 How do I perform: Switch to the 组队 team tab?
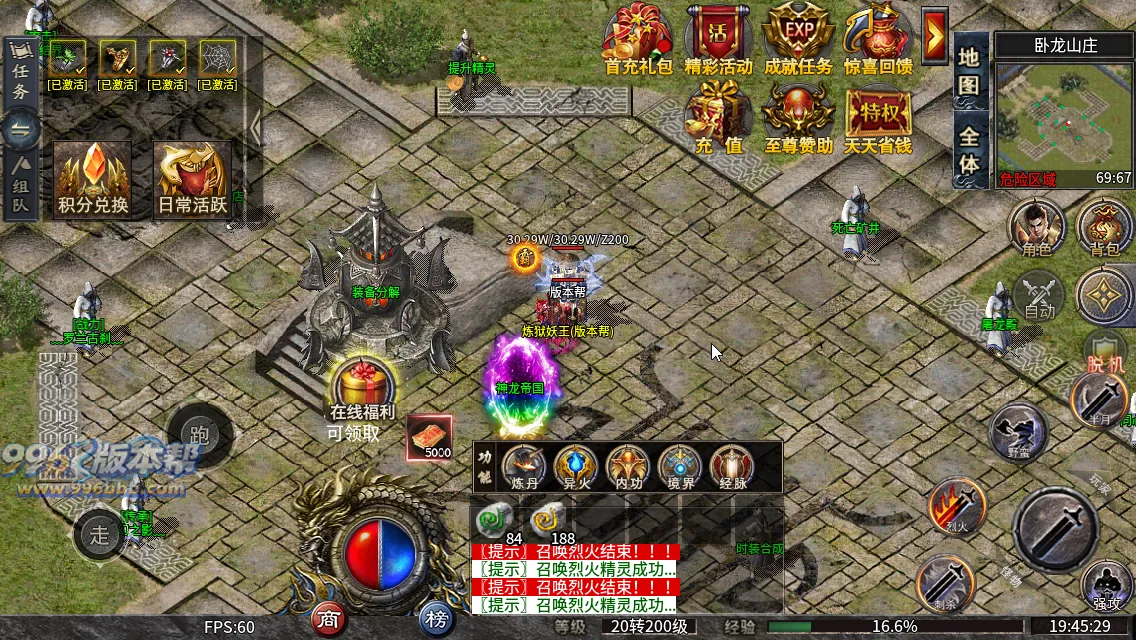20,187
